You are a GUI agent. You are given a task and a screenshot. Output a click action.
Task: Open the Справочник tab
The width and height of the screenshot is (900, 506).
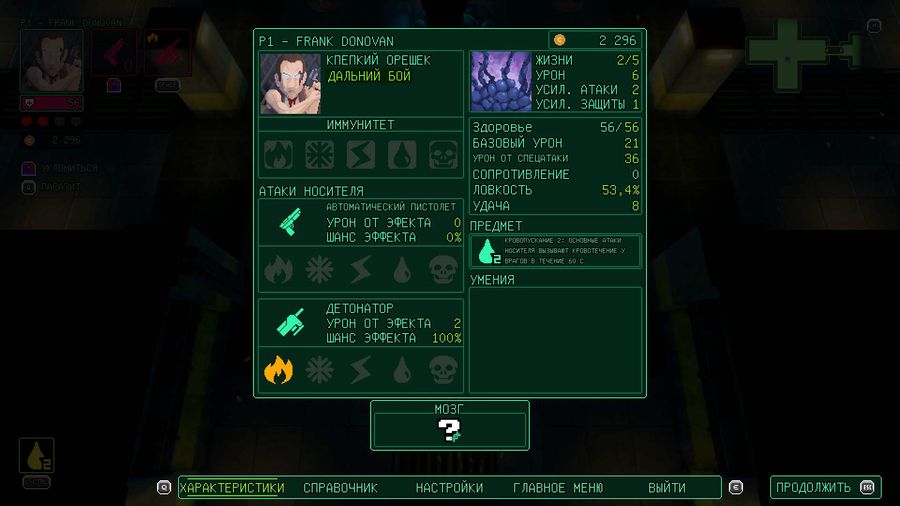[340, 488]
